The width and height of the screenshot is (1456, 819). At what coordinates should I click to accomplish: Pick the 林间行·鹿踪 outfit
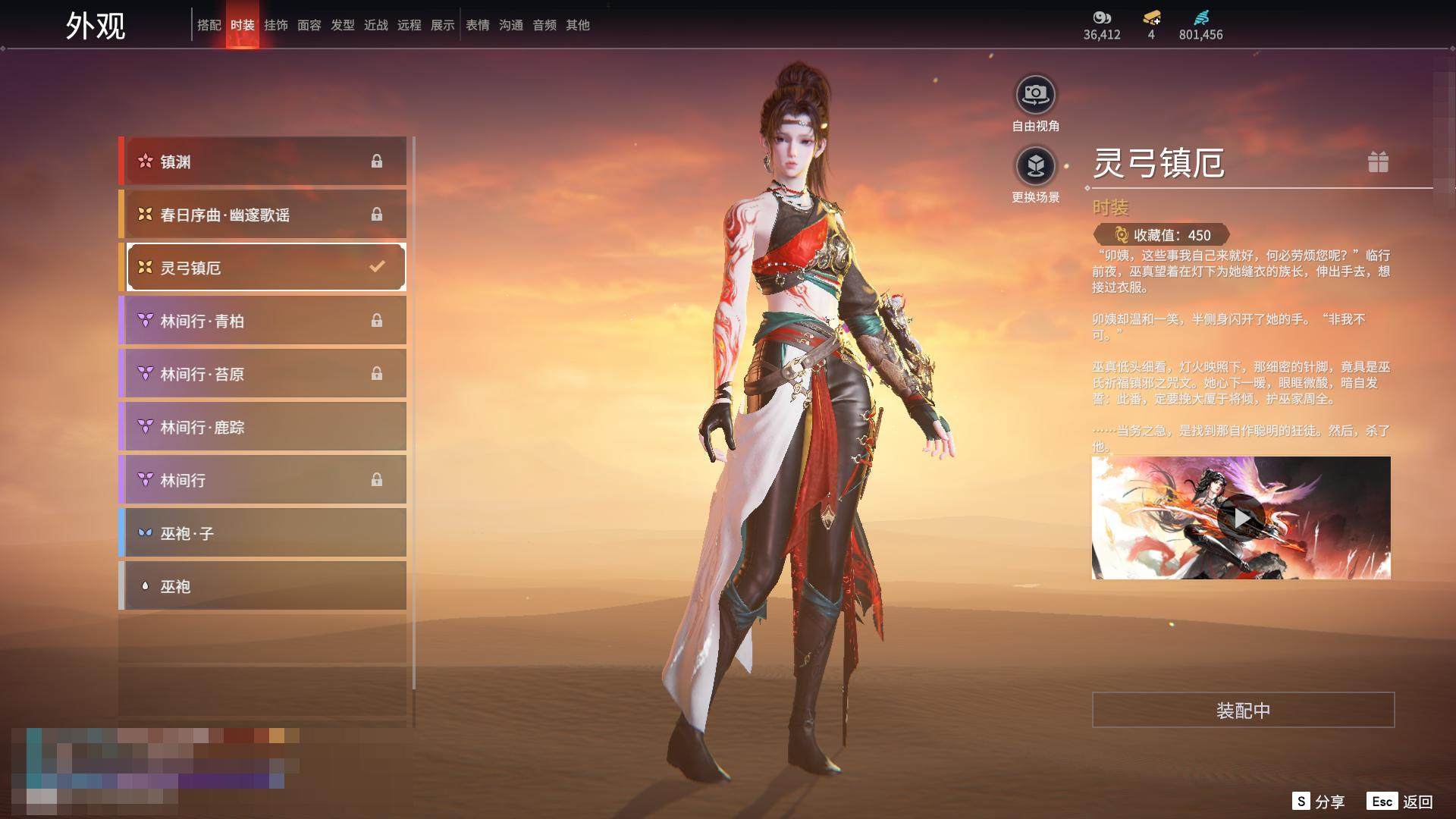coord(263,427)
